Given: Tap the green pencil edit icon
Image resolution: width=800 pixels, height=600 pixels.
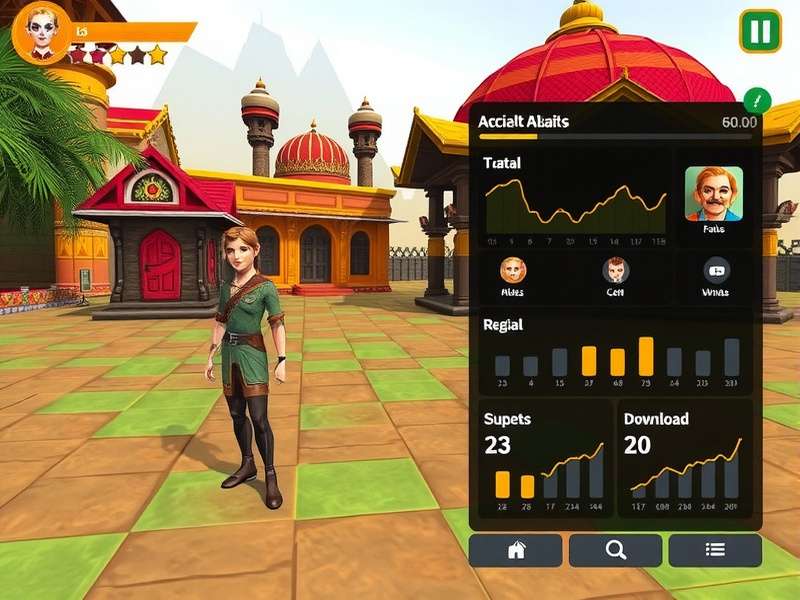Looking at the screenshot, I should [x=757, y=100].
